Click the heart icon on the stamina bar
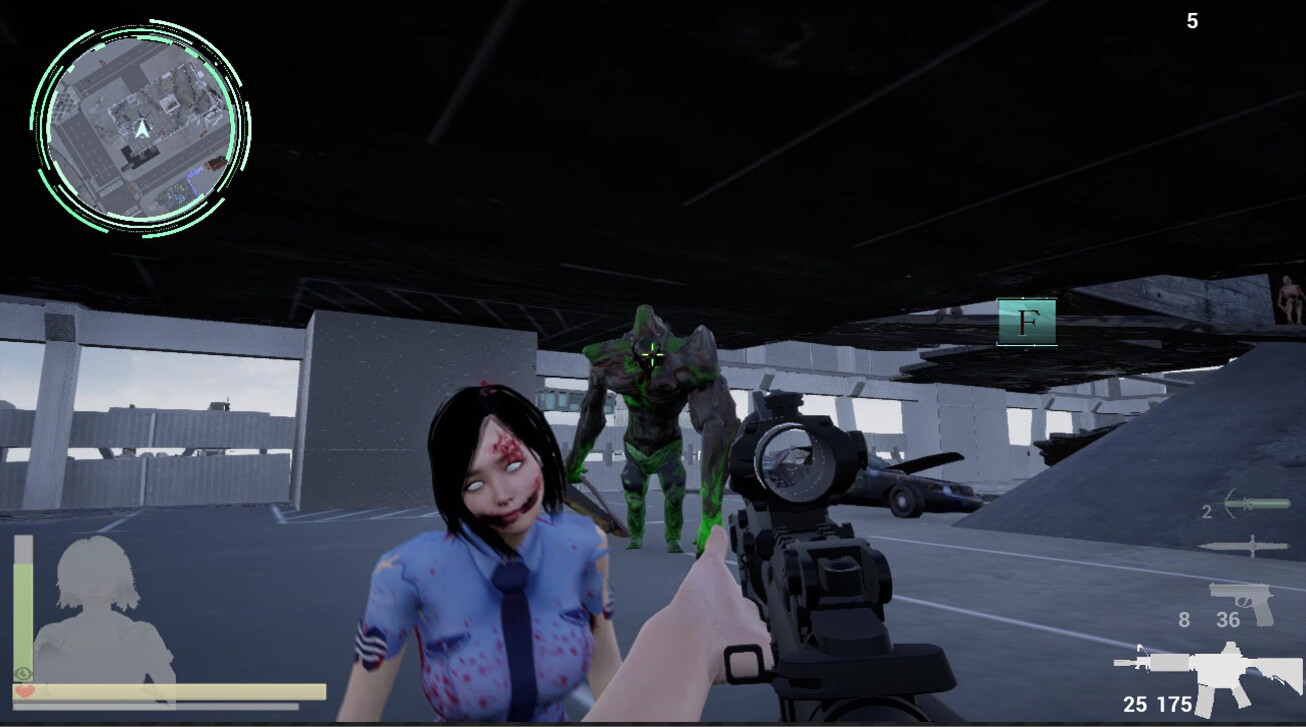This screenshot has width=1306, height=727. (26, 691)
